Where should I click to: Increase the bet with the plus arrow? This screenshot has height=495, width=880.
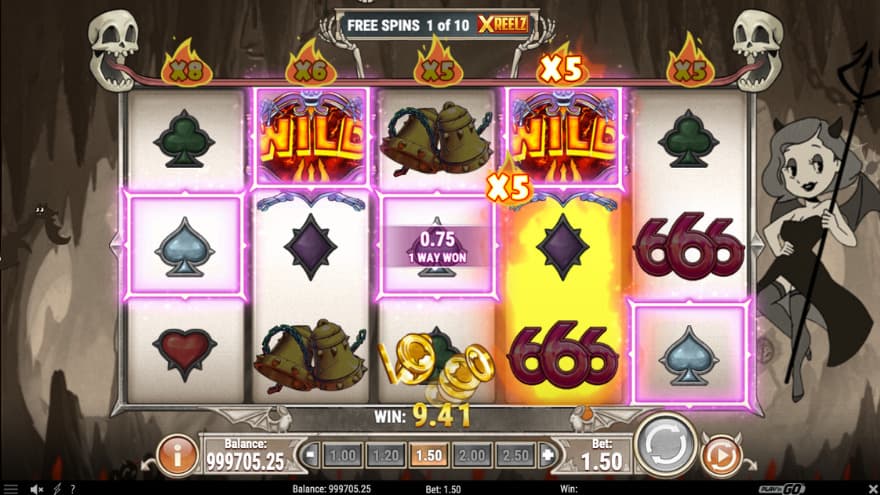(546, 455)
